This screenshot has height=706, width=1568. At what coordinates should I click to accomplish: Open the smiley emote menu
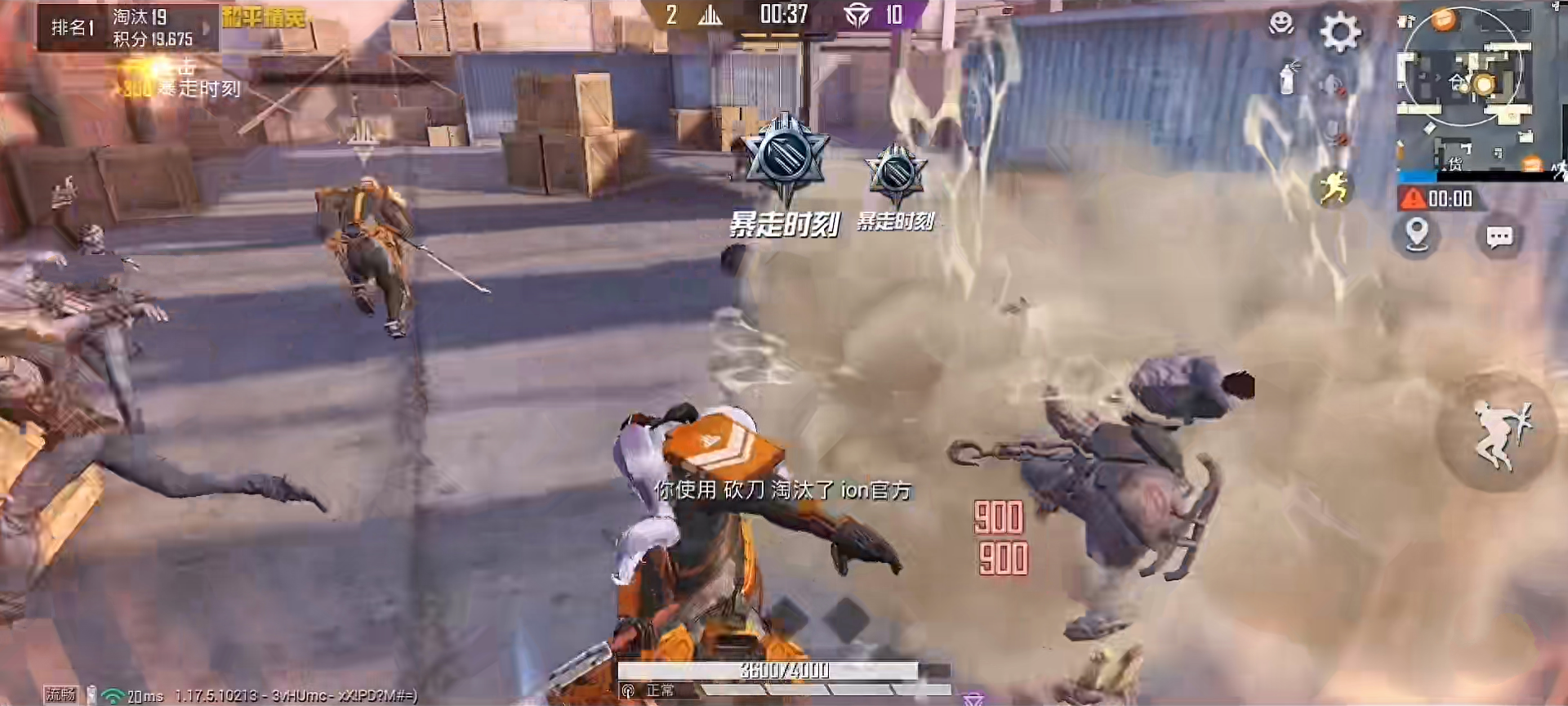point(1281,23)
